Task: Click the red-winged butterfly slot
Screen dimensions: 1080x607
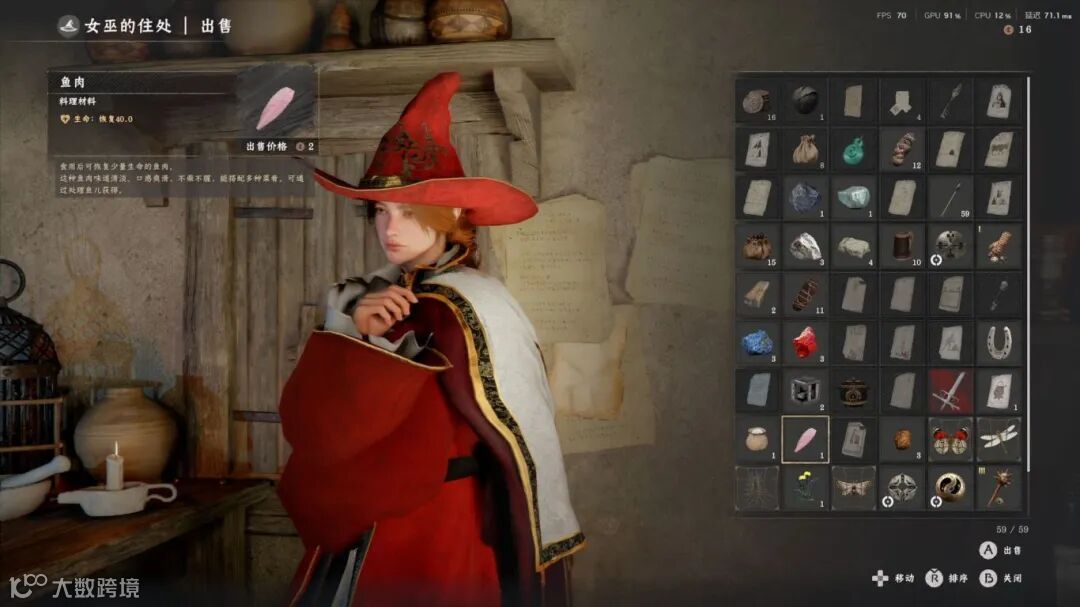Action: click(x=950, y=439)
